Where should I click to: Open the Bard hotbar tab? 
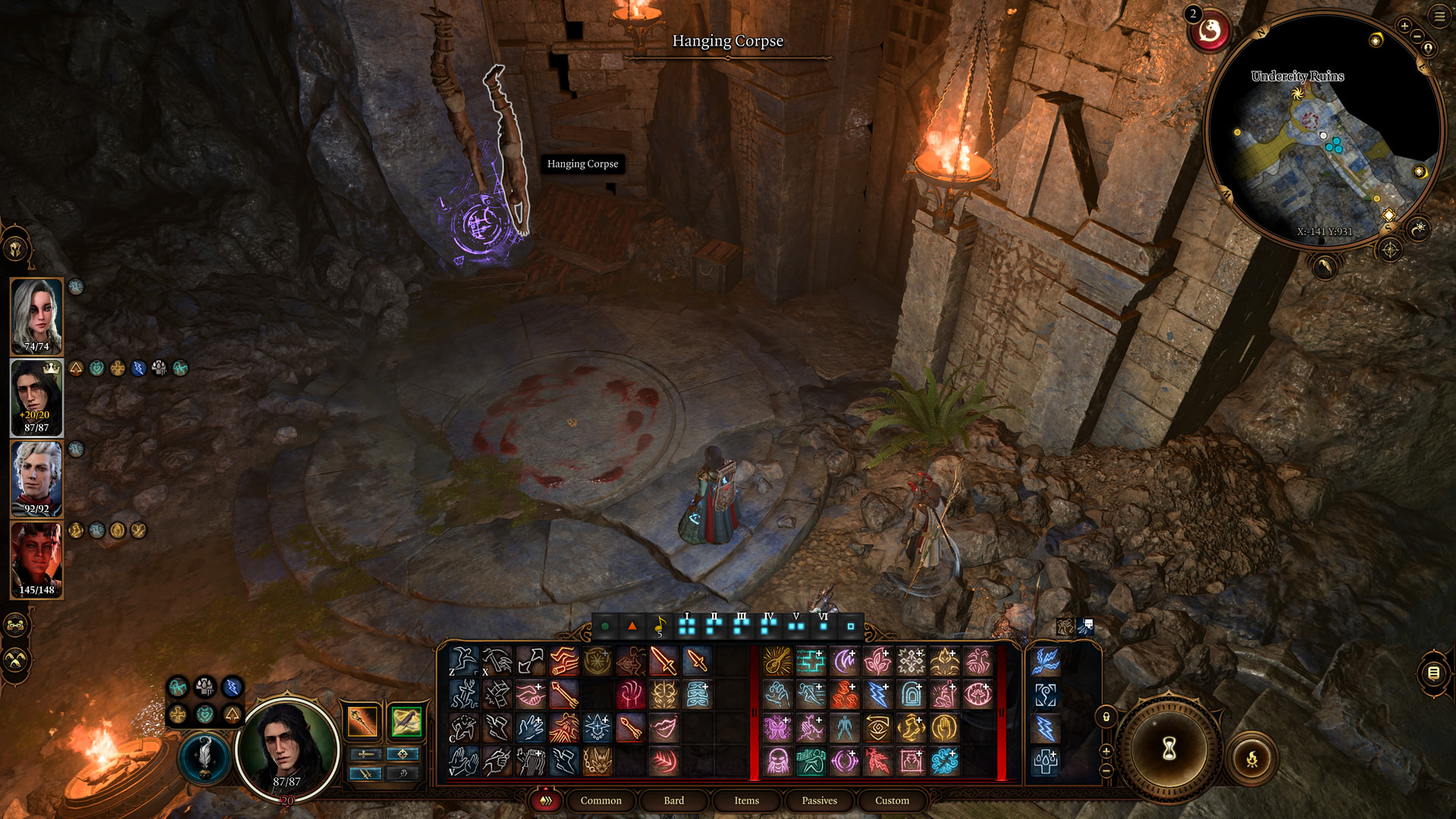coord(673,801)
